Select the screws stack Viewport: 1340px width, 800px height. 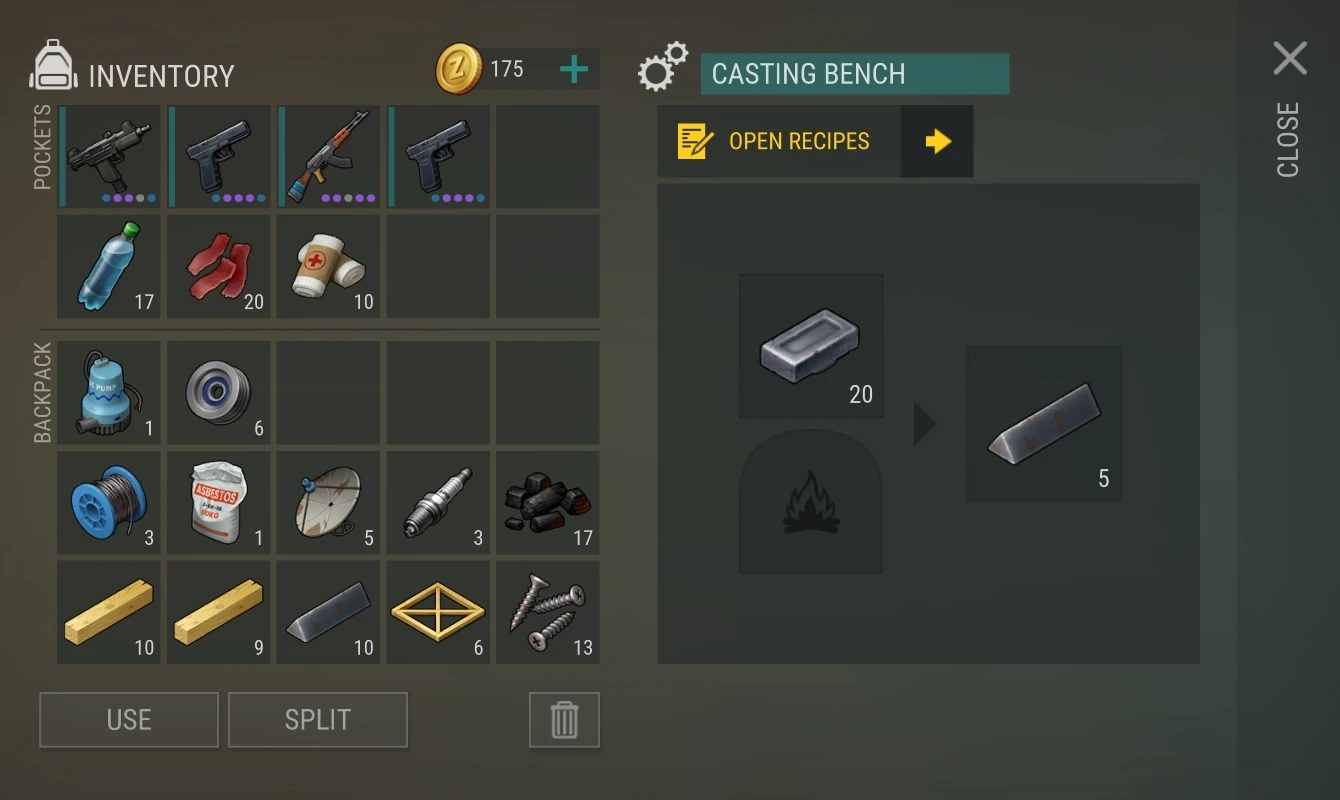pyautogui.click(x=548, y=612)
